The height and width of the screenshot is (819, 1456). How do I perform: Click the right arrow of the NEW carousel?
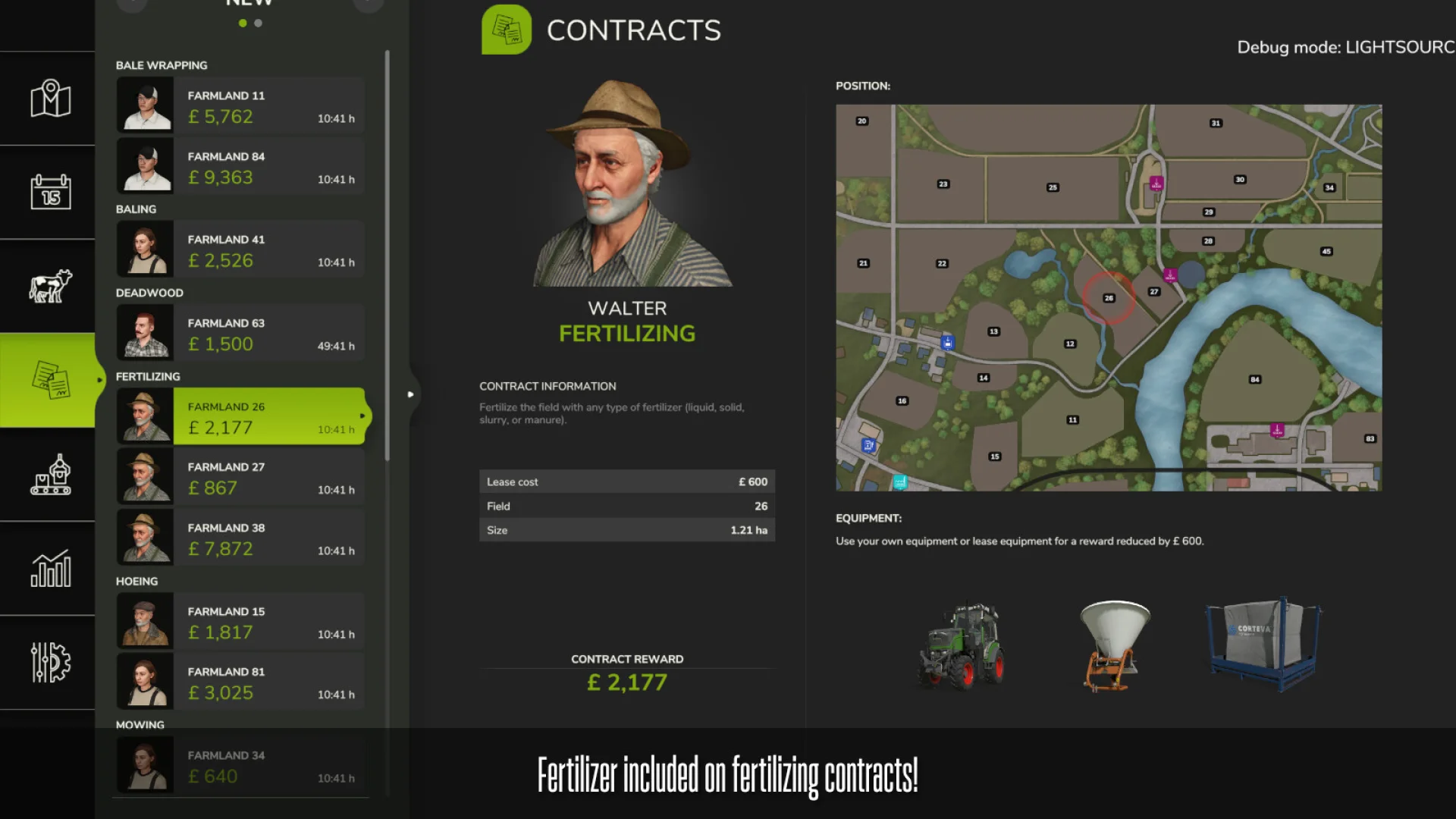coord(369,5)
